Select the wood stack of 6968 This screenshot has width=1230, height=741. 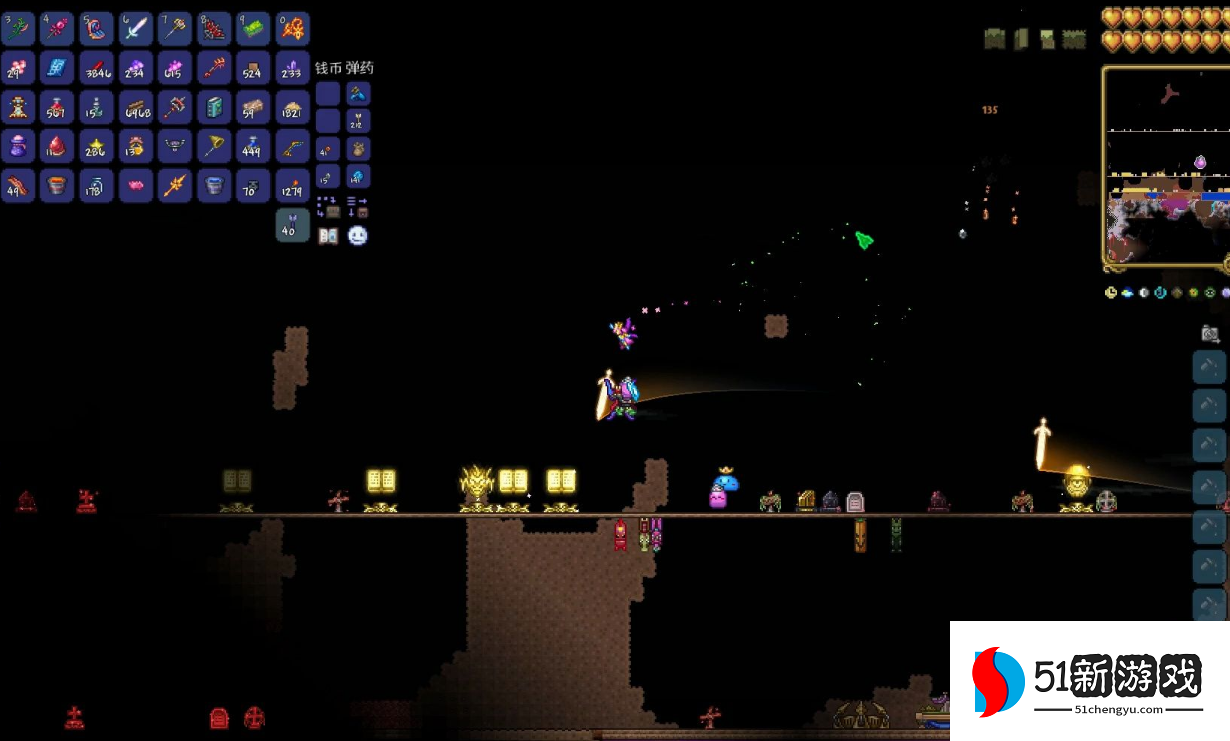(136, 107)
